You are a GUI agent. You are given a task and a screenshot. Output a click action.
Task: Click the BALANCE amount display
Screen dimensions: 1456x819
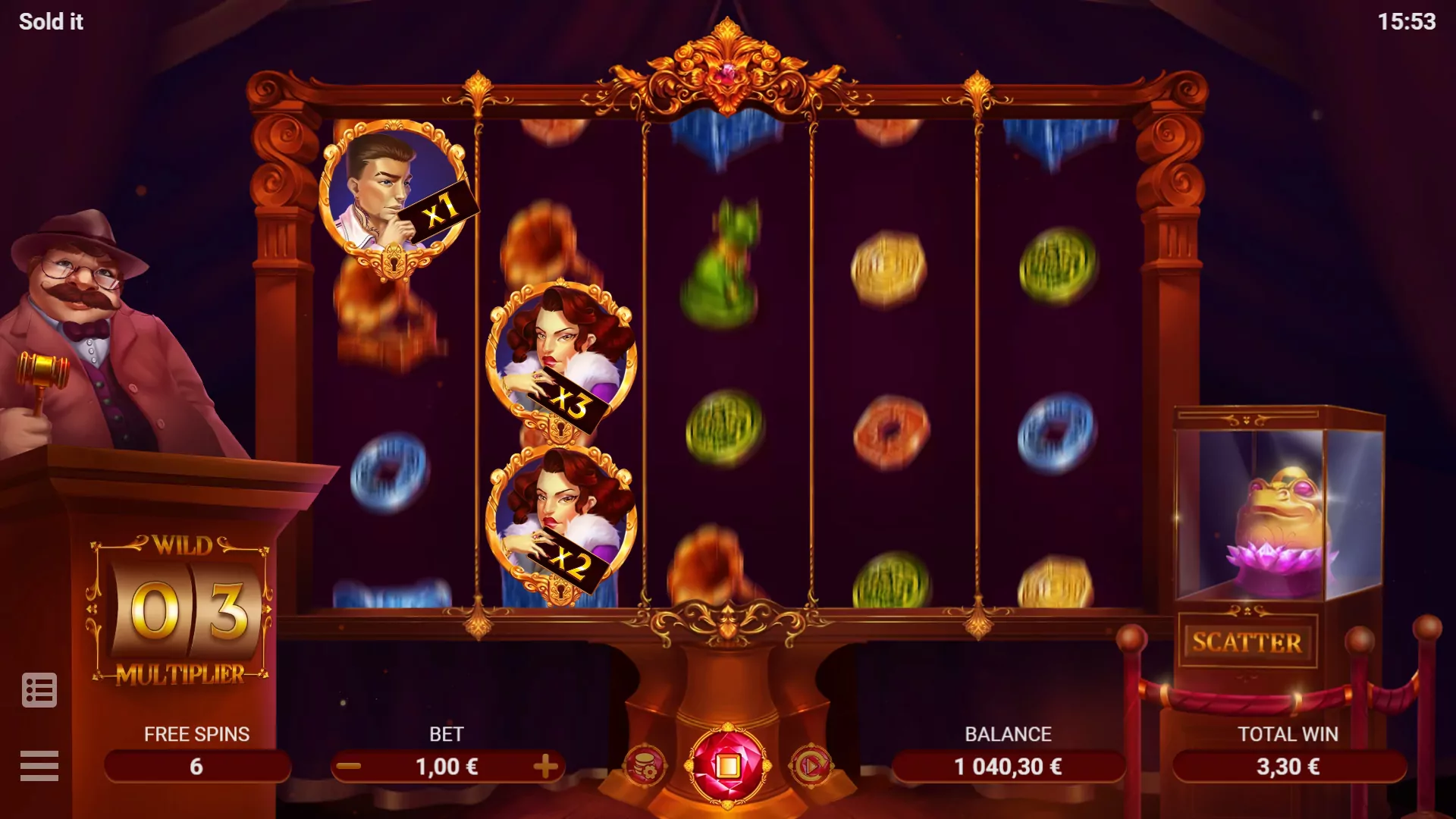[x=1007, y=766]
